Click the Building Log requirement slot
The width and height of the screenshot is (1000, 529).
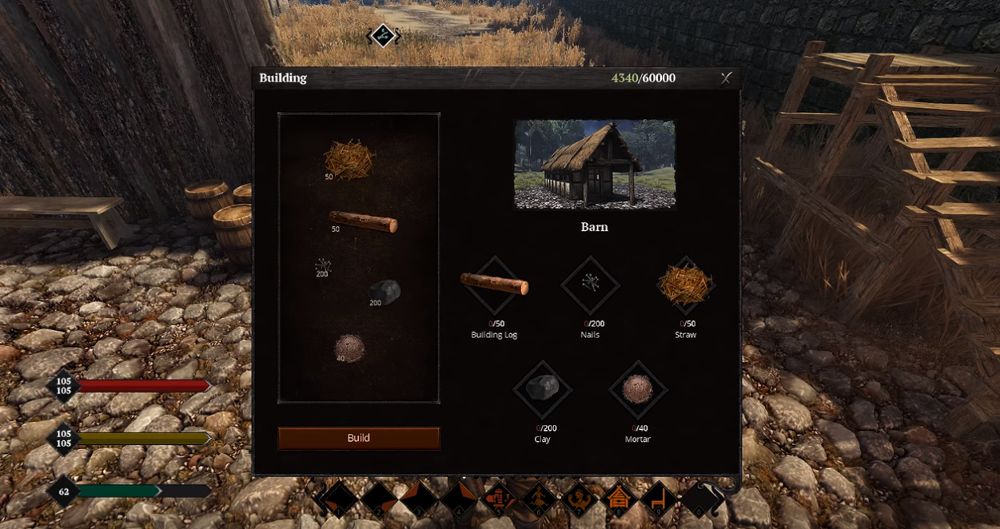[494, 285]
